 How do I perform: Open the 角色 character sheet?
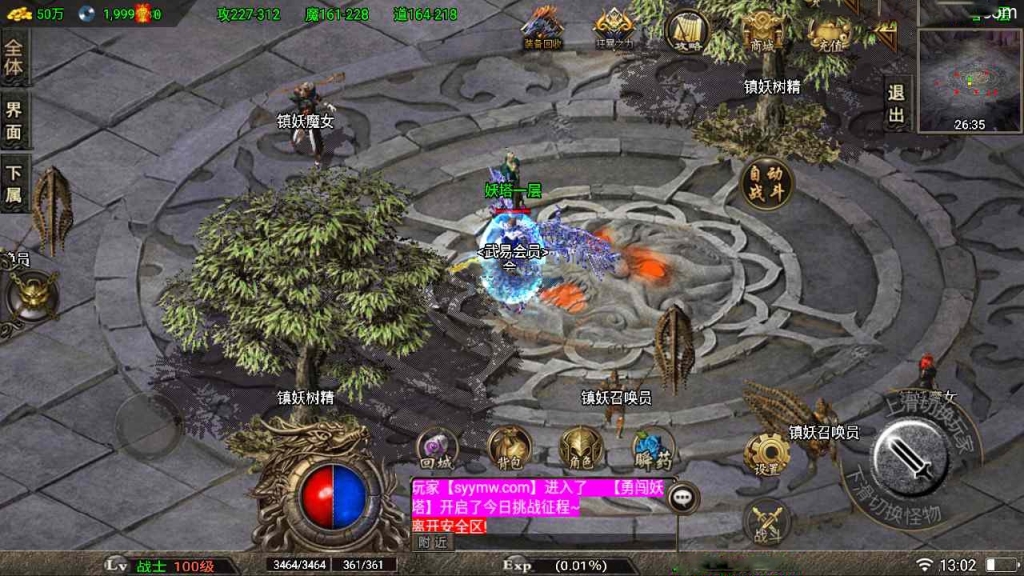(581, 447)
